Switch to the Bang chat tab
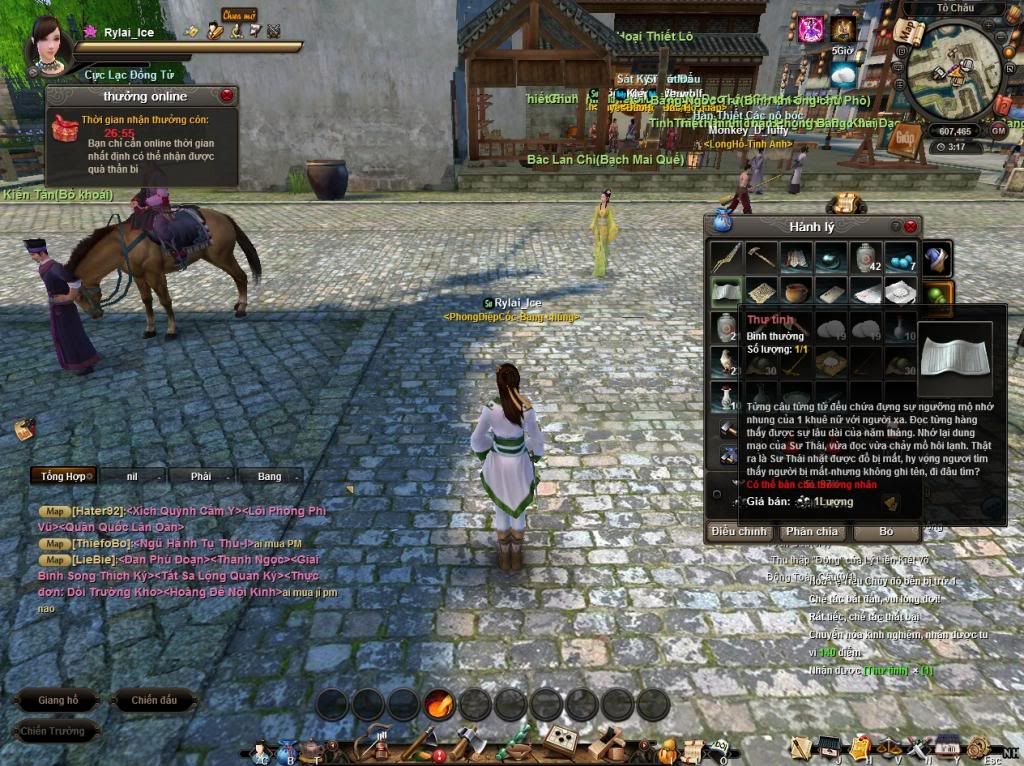The width and height of the screenshot is (1024, 766). 269,476
